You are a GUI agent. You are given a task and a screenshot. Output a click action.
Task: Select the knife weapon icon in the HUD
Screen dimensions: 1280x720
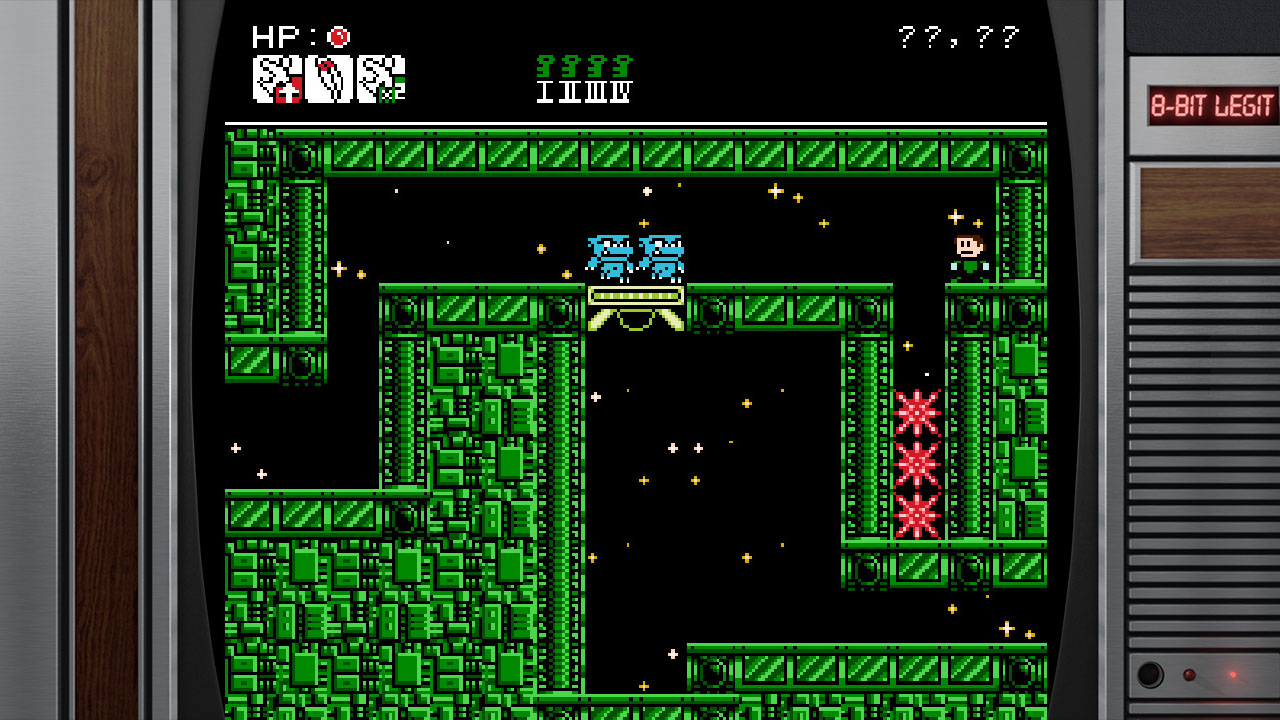[x=330, y=79]
